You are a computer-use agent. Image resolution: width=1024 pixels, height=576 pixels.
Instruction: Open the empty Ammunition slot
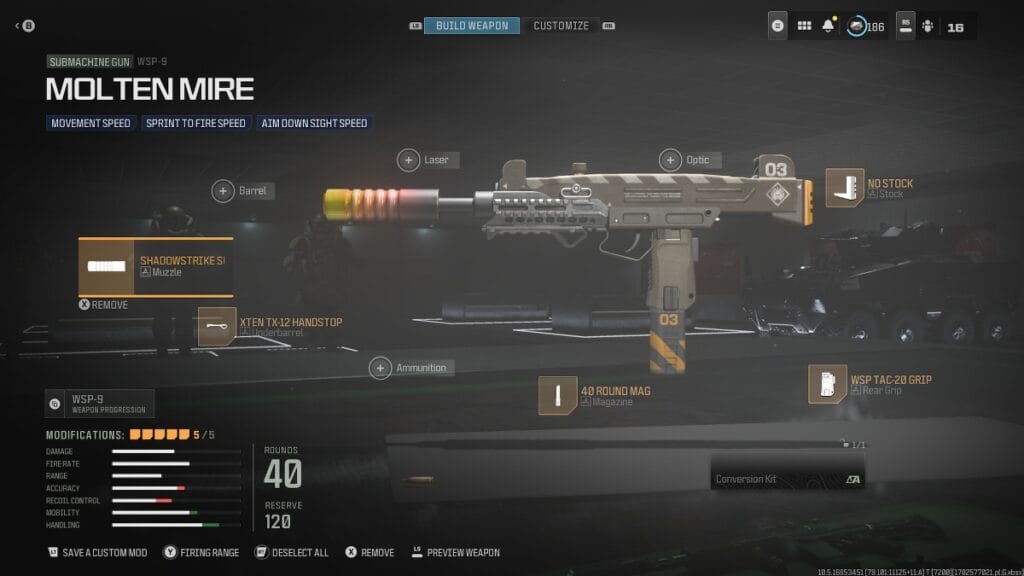pos(381,368)
